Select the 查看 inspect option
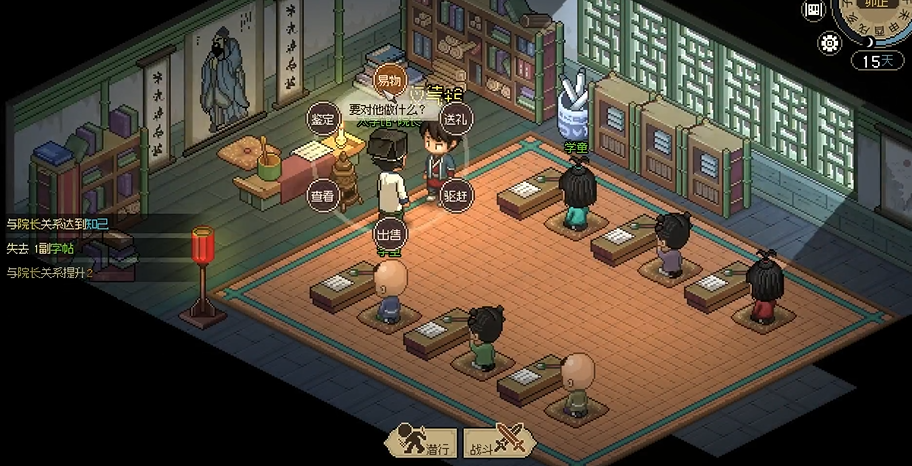This screenshot has height=466, width=912. point(322,196)
